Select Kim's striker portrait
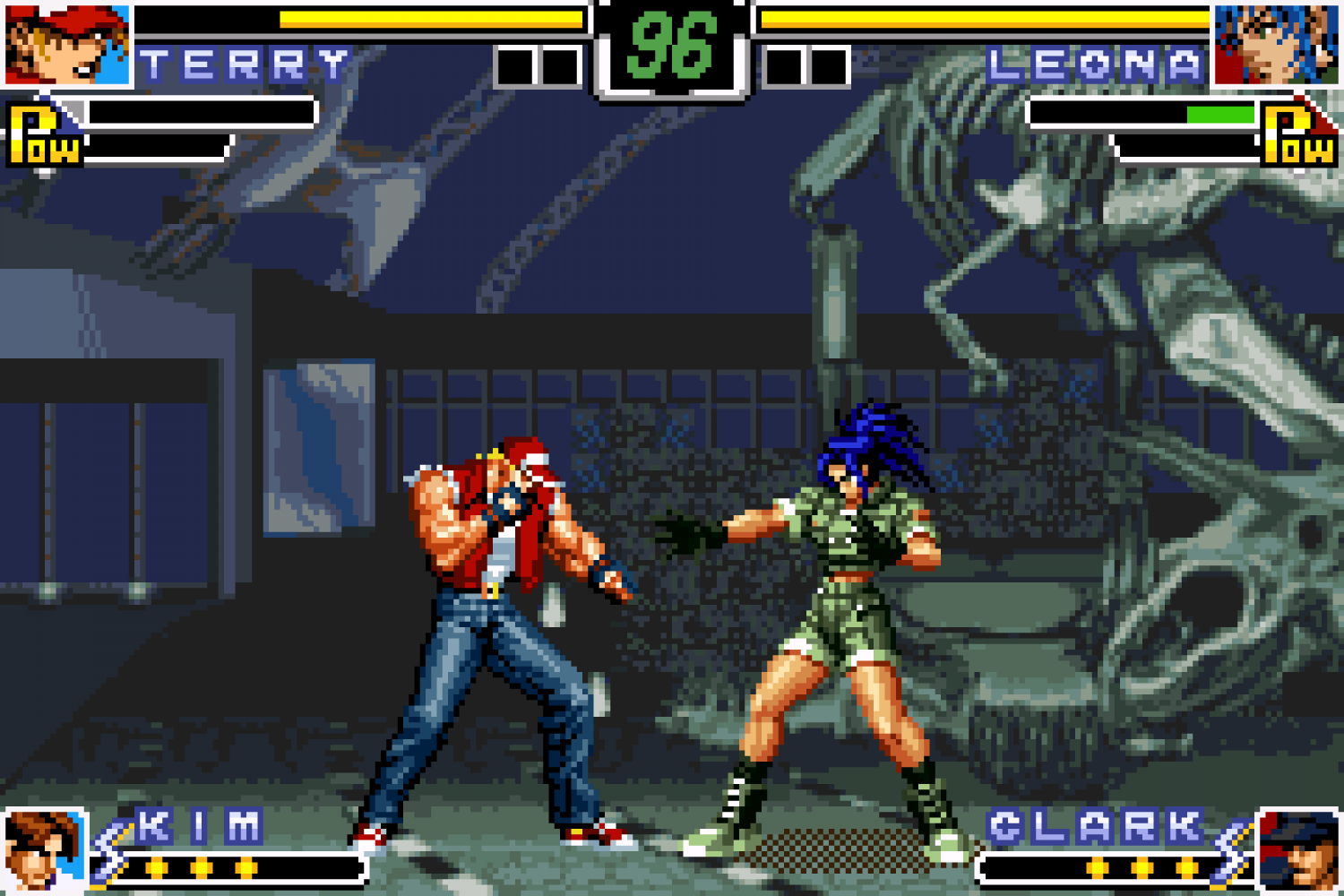1344x896 pixels. [x=42, y=850]
